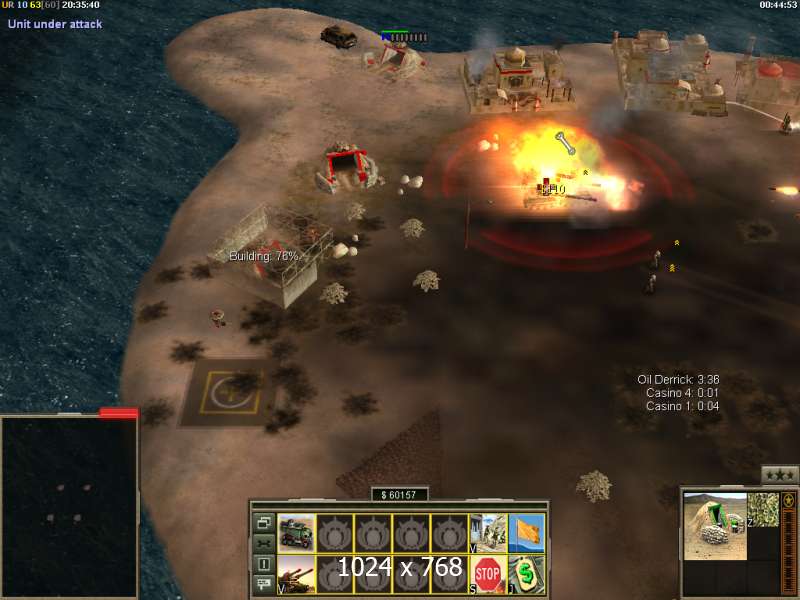800x600 pixels.
Task: Sell the building with the dollar sign icon
Action: (x=527, y=574)
